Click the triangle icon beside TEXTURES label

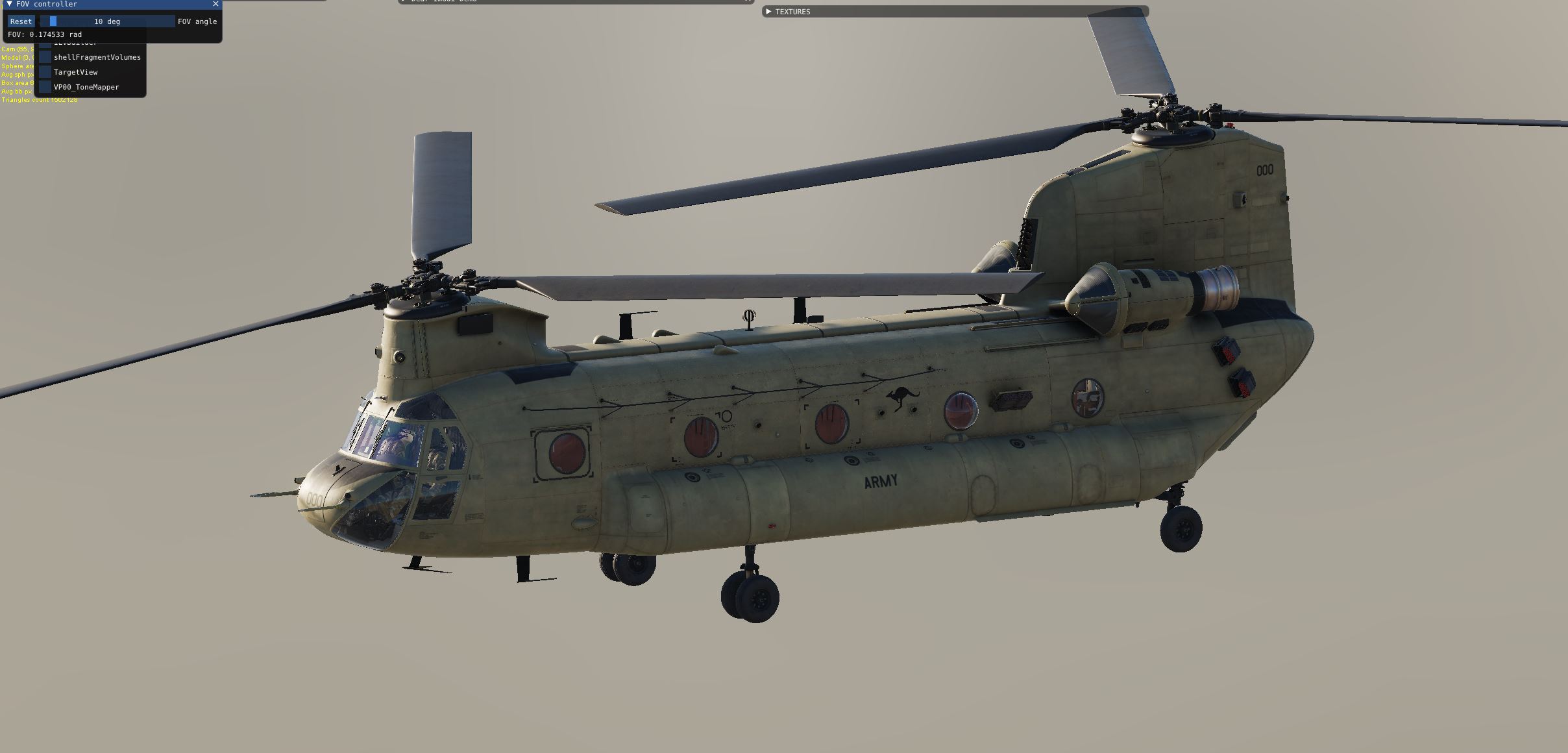[770, 12]
